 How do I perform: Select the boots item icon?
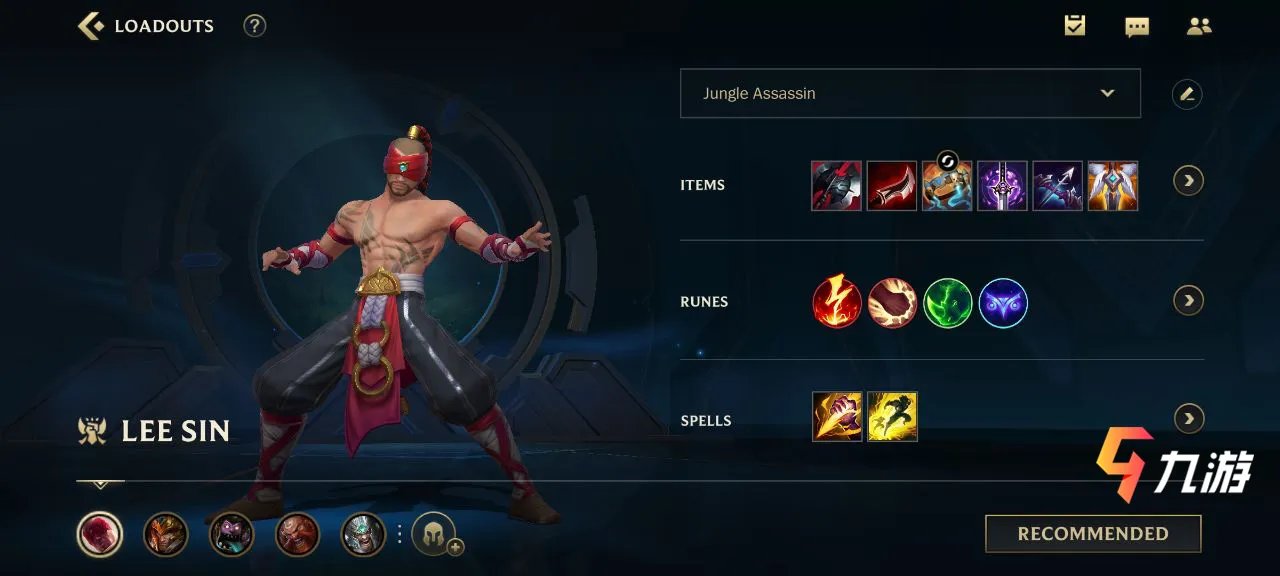point(947,186)
